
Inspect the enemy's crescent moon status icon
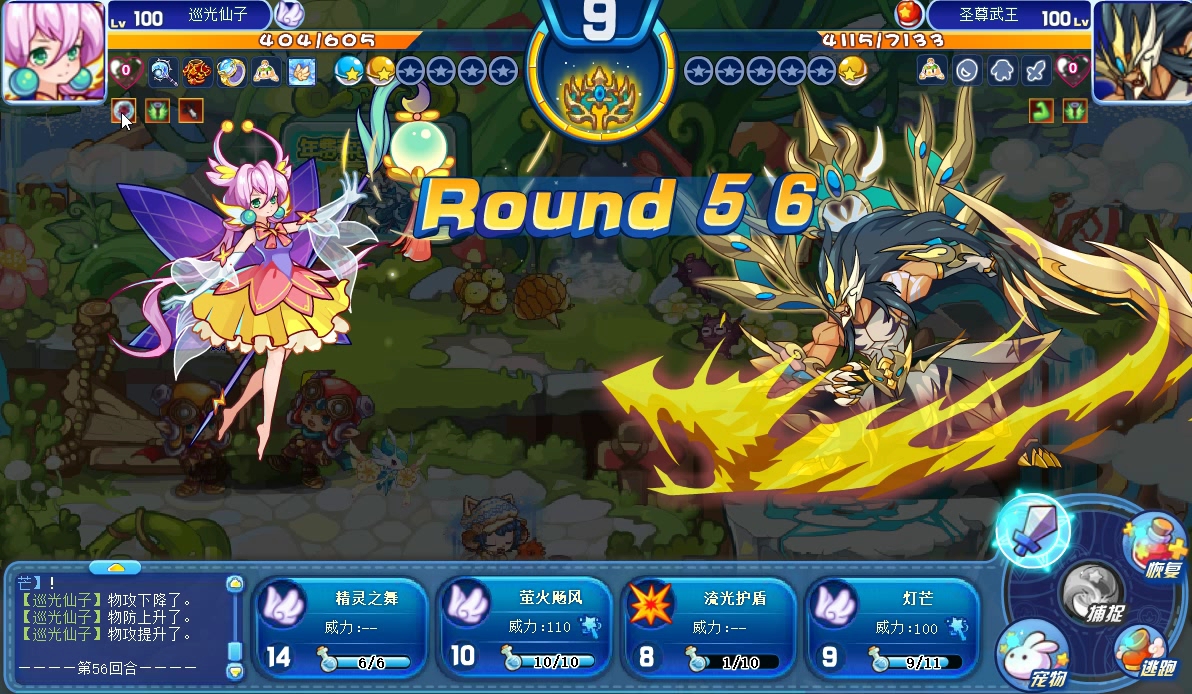(967, 70)
